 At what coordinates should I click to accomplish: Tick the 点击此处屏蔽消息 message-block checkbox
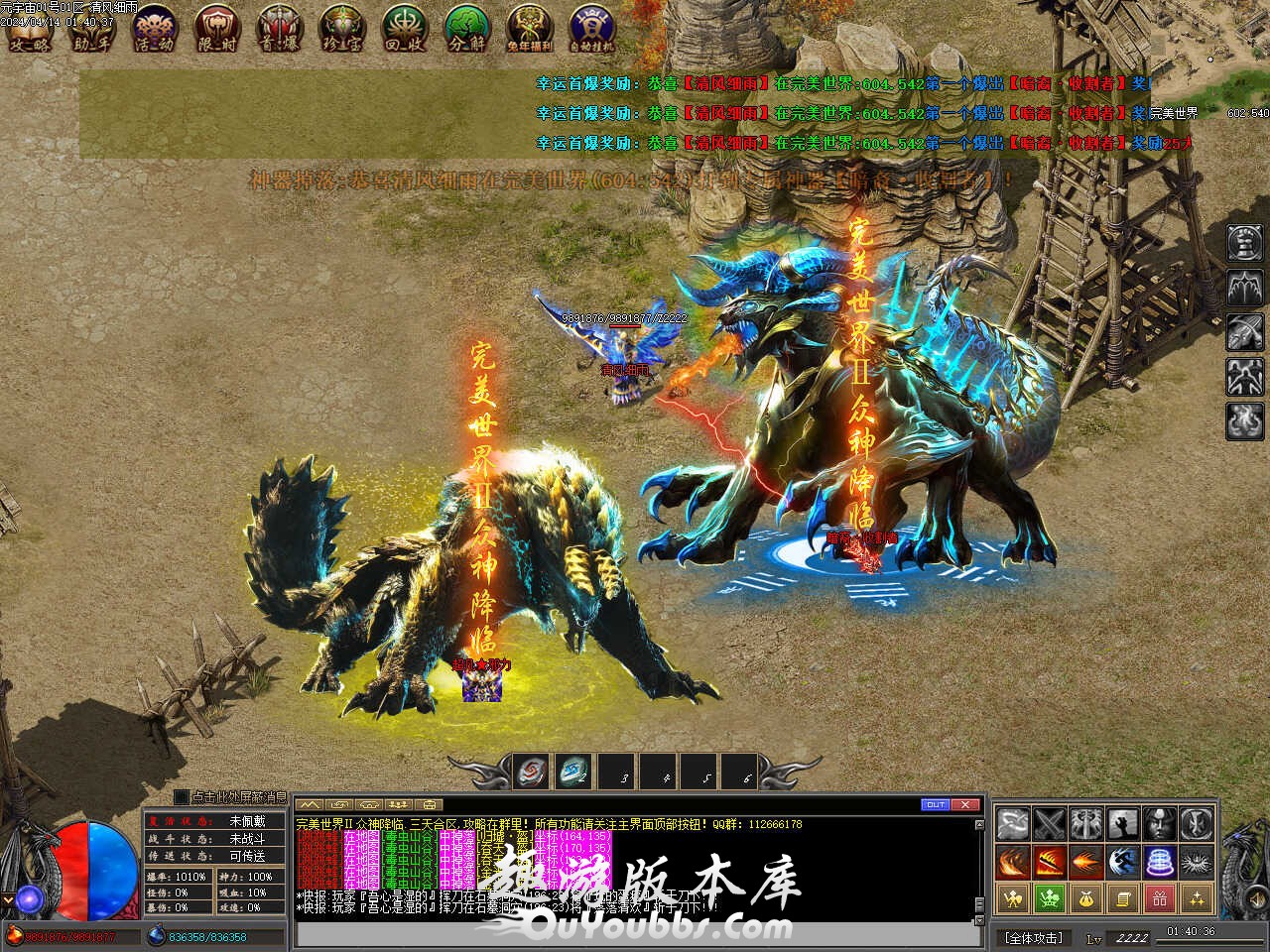click(181, 796)
